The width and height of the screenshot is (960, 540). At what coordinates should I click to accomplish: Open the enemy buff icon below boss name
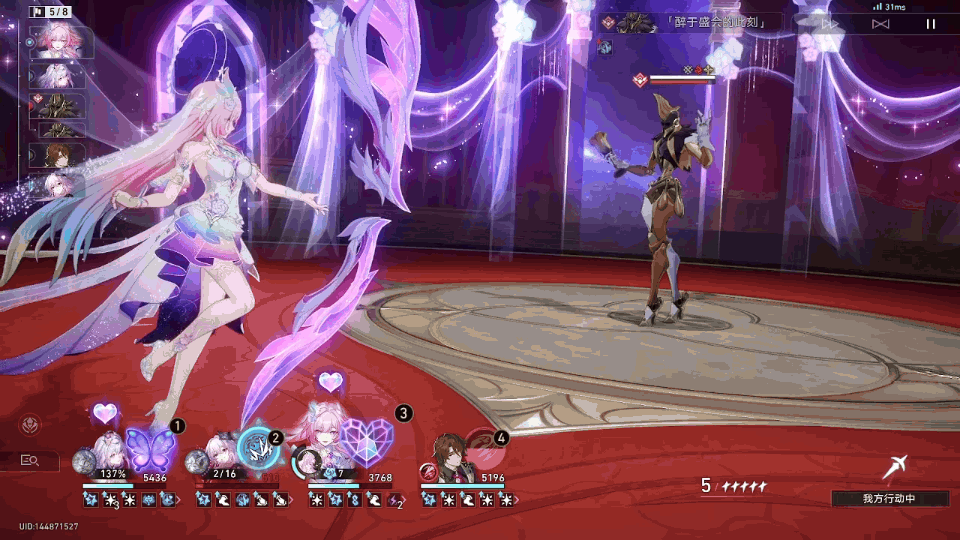click(x=602, y=46)
